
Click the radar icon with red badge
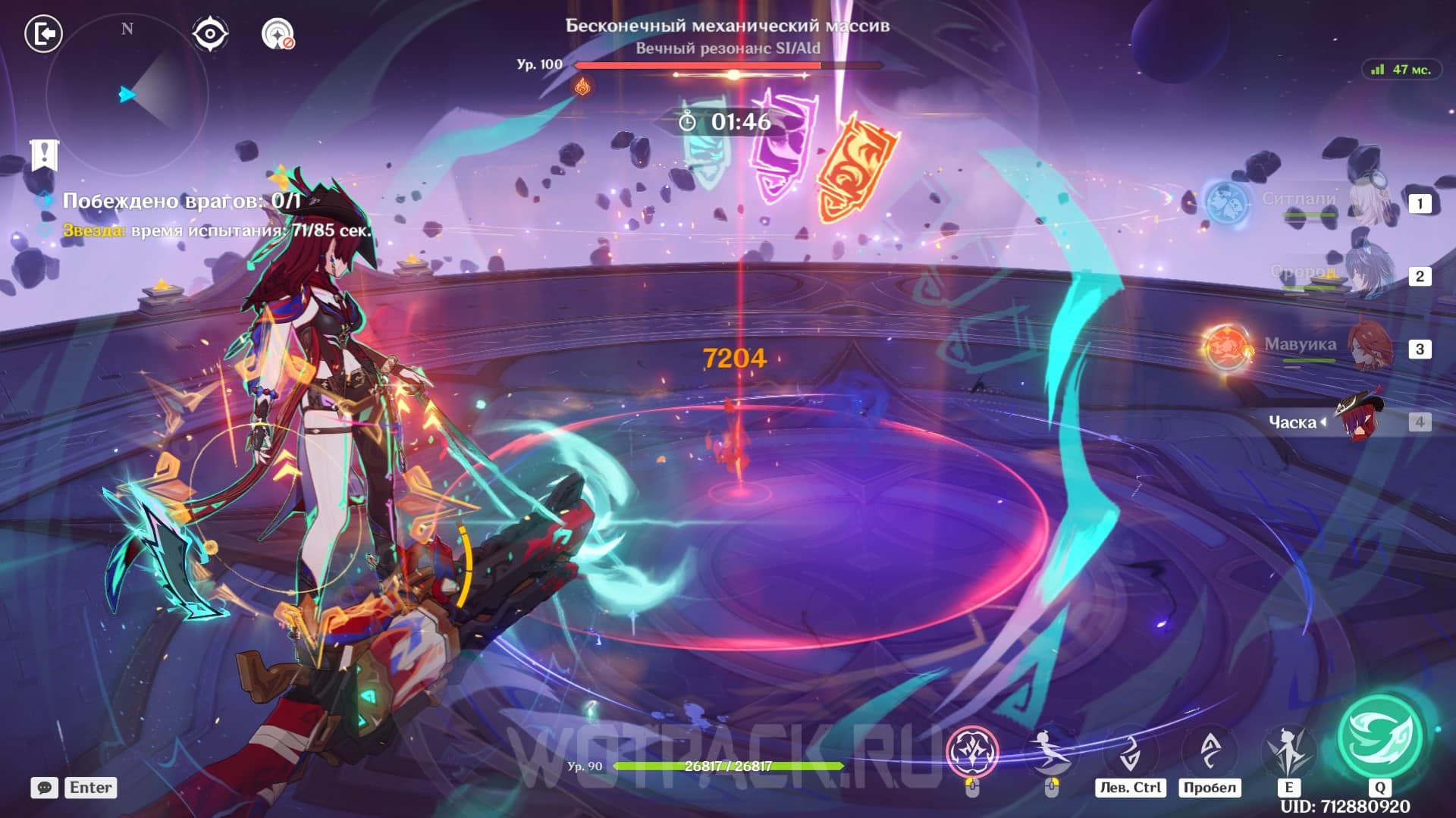coord(278,34)
